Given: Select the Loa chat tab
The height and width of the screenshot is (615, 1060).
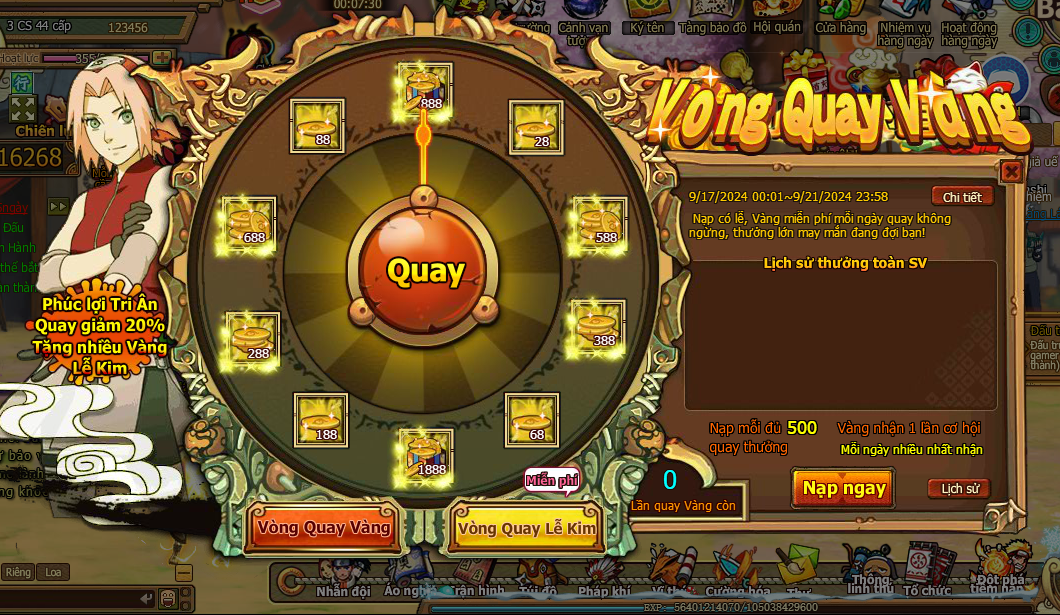Looking at the screenshot, I should tap(52, 572).
